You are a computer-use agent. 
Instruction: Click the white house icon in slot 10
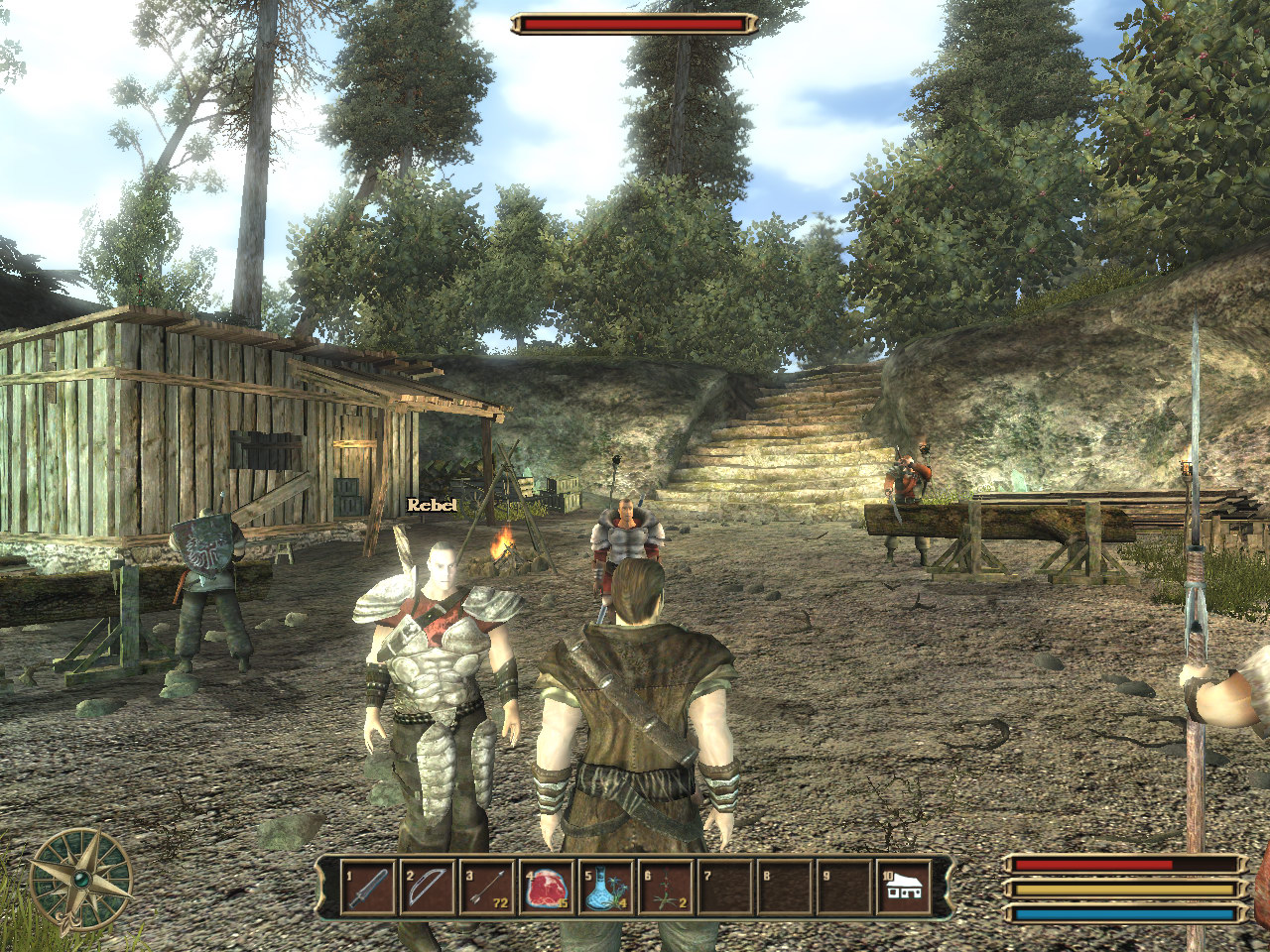[x=904, y=887]
